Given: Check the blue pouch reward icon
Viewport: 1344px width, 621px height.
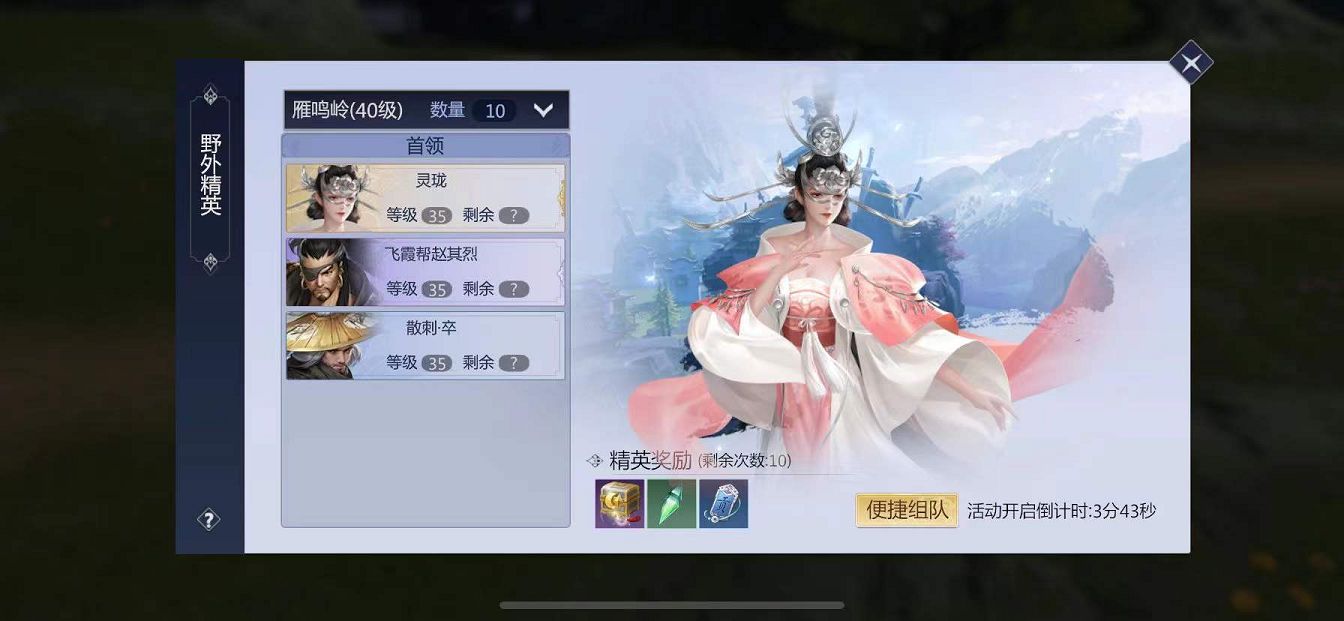Looking at the screenshot, I should [723, 504].
